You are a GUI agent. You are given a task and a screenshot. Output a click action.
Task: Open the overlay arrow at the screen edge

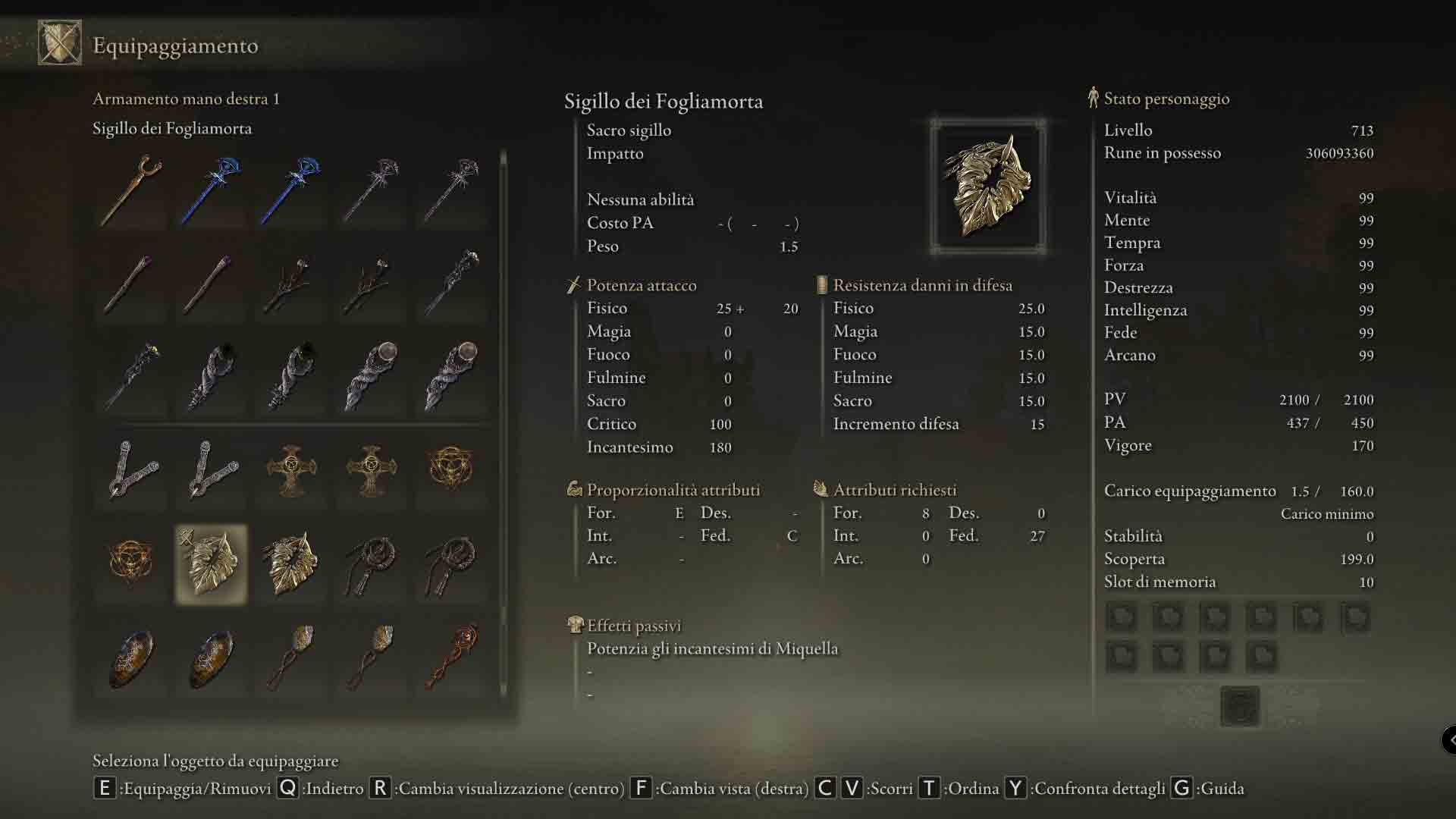1449,739
